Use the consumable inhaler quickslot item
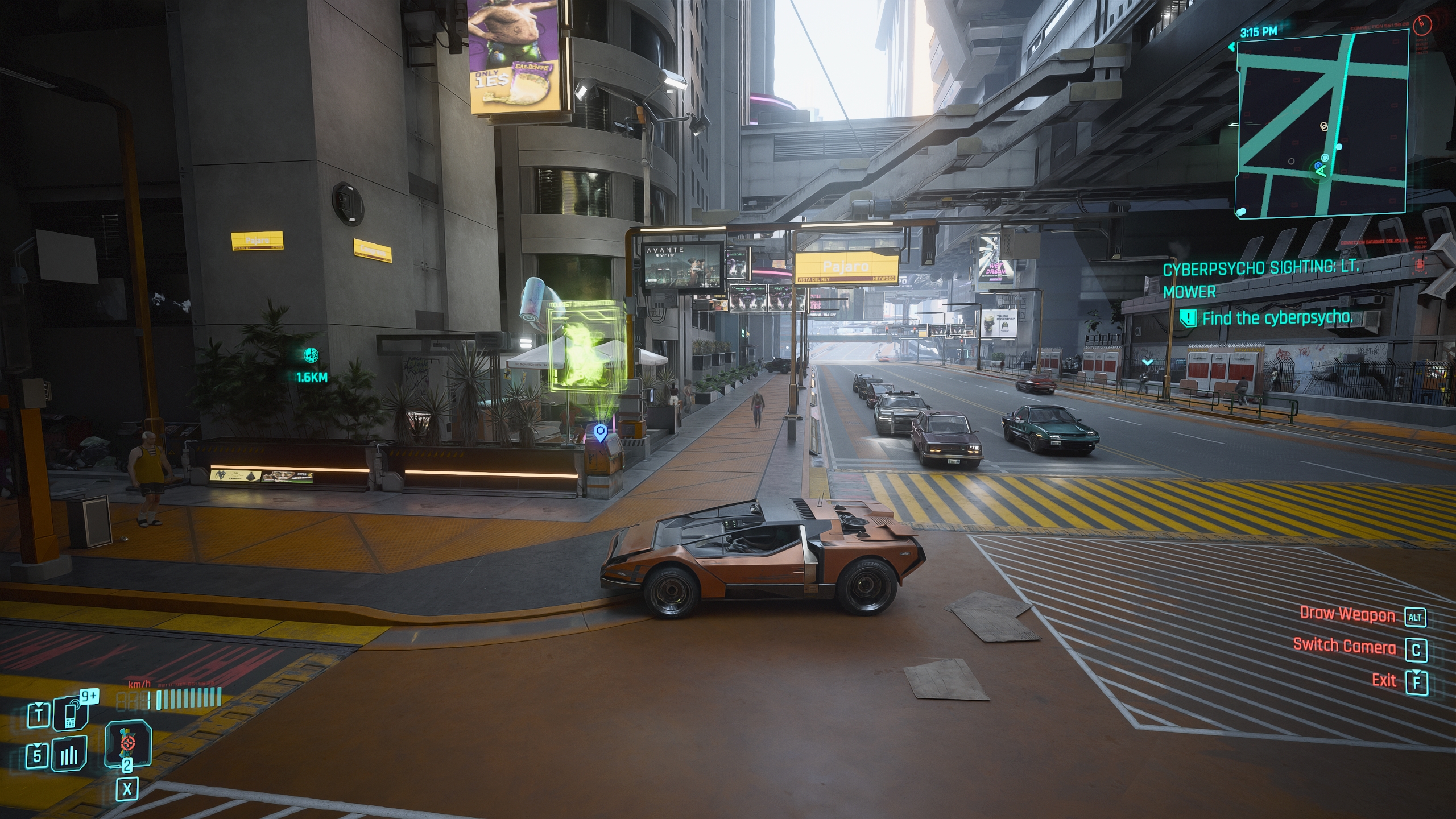 point(127,742)
